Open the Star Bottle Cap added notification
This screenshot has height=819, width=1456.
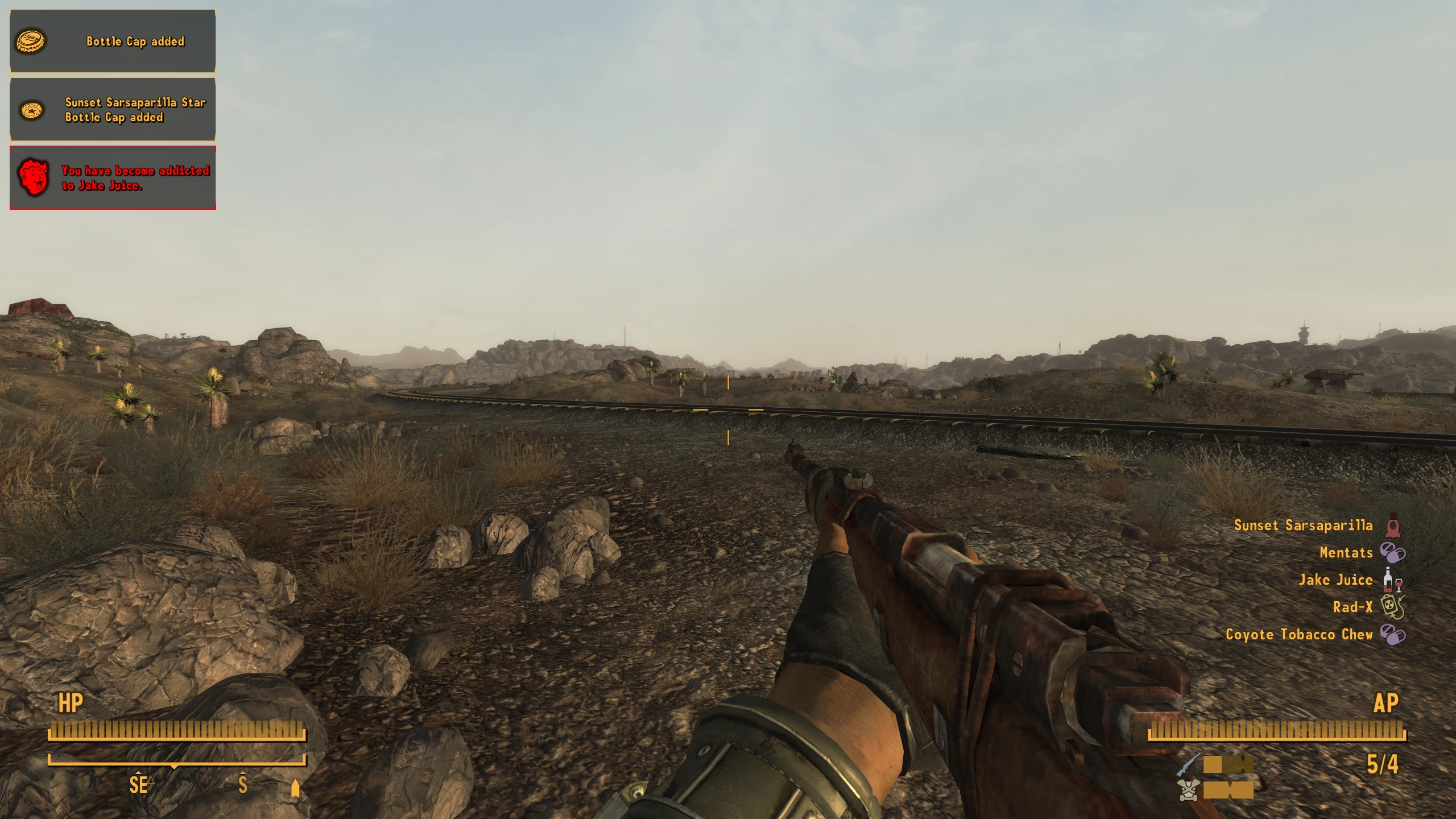coord(113,110)
